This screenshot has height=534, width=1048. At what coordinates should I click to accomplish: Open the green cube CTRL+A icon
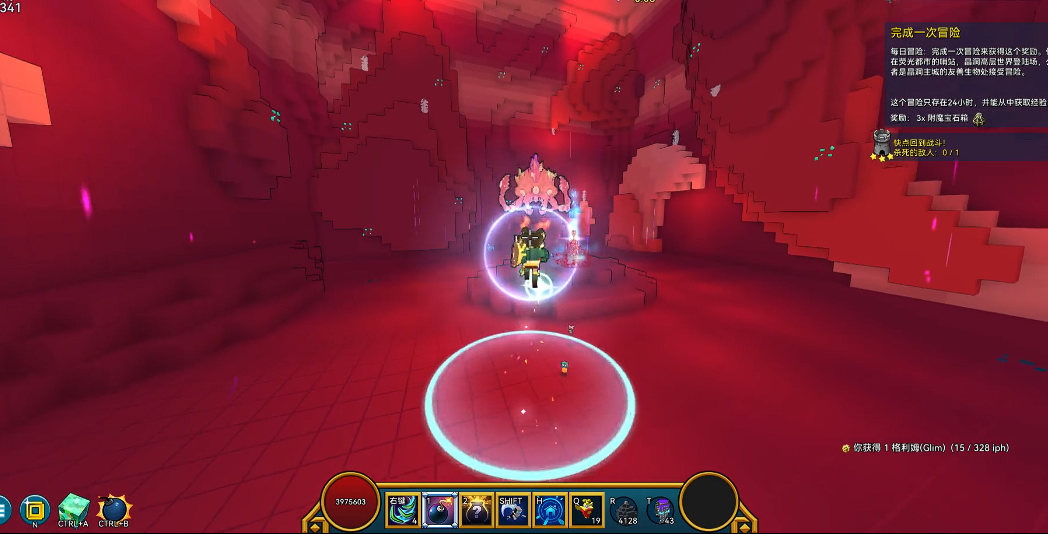click(x=73, y=508)
